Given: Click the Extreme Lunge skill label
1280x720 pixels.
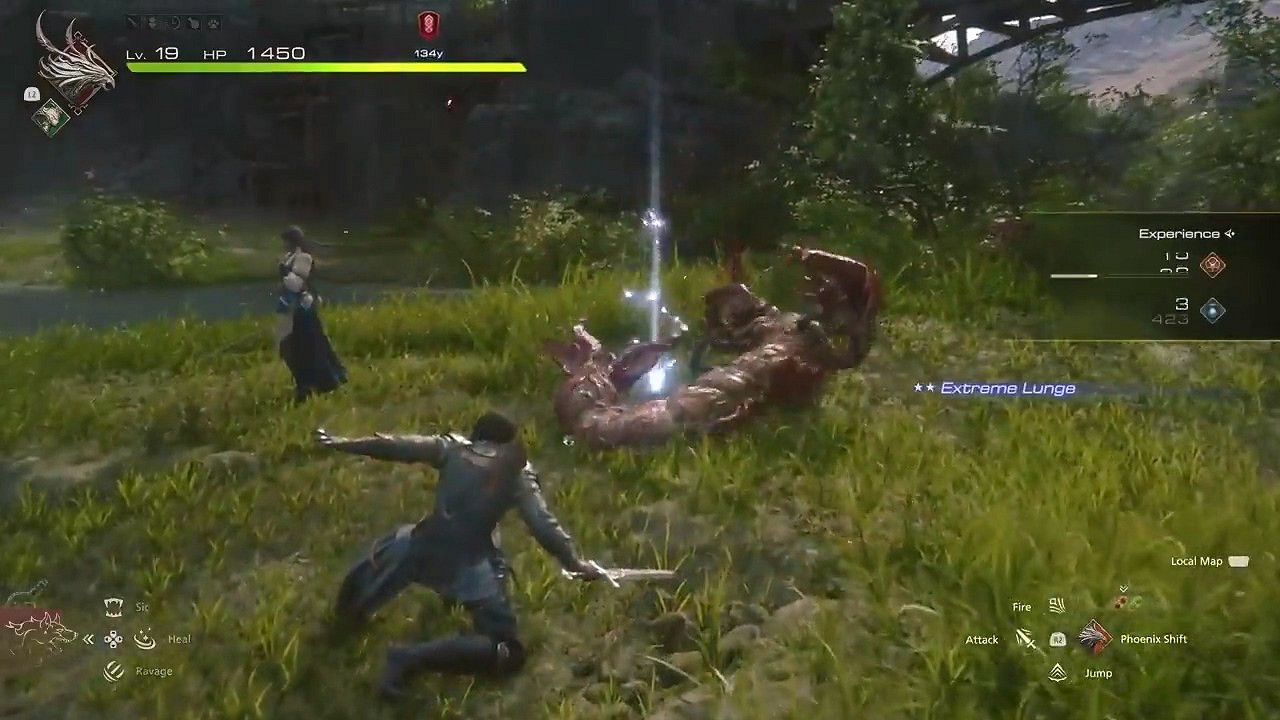Looking at the screenshot, I should tap(1005, 388).
